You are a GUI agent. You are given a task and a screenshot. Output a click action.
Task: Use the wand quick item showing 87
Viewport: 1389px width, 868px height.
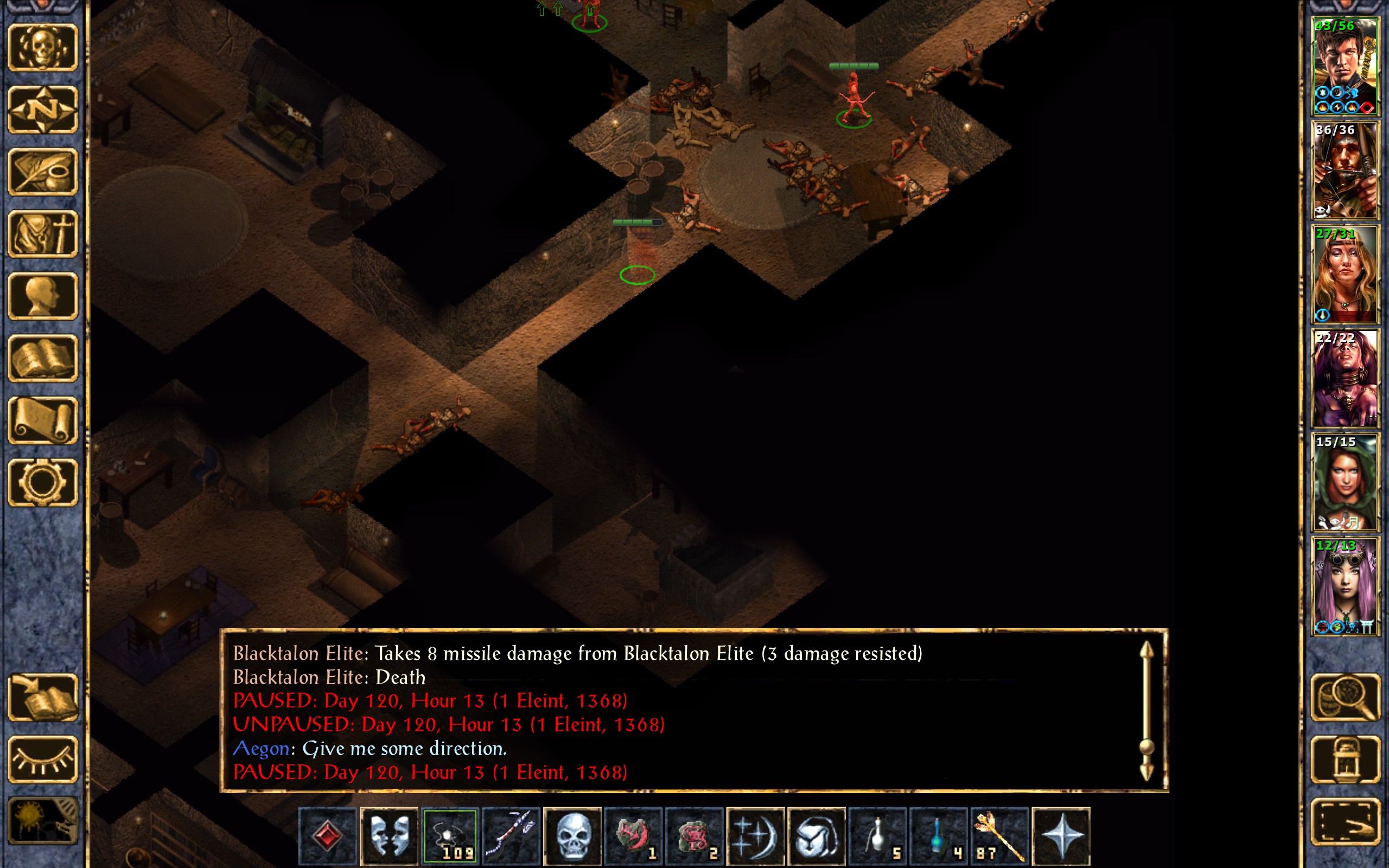(x=999, y=835)
